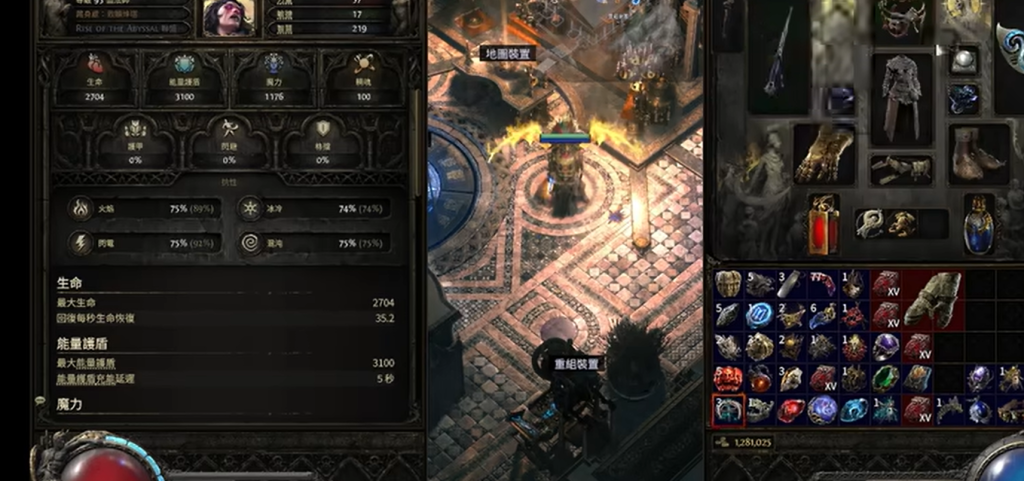Pick the large tan gloves in inventory

tap(932, 298)
